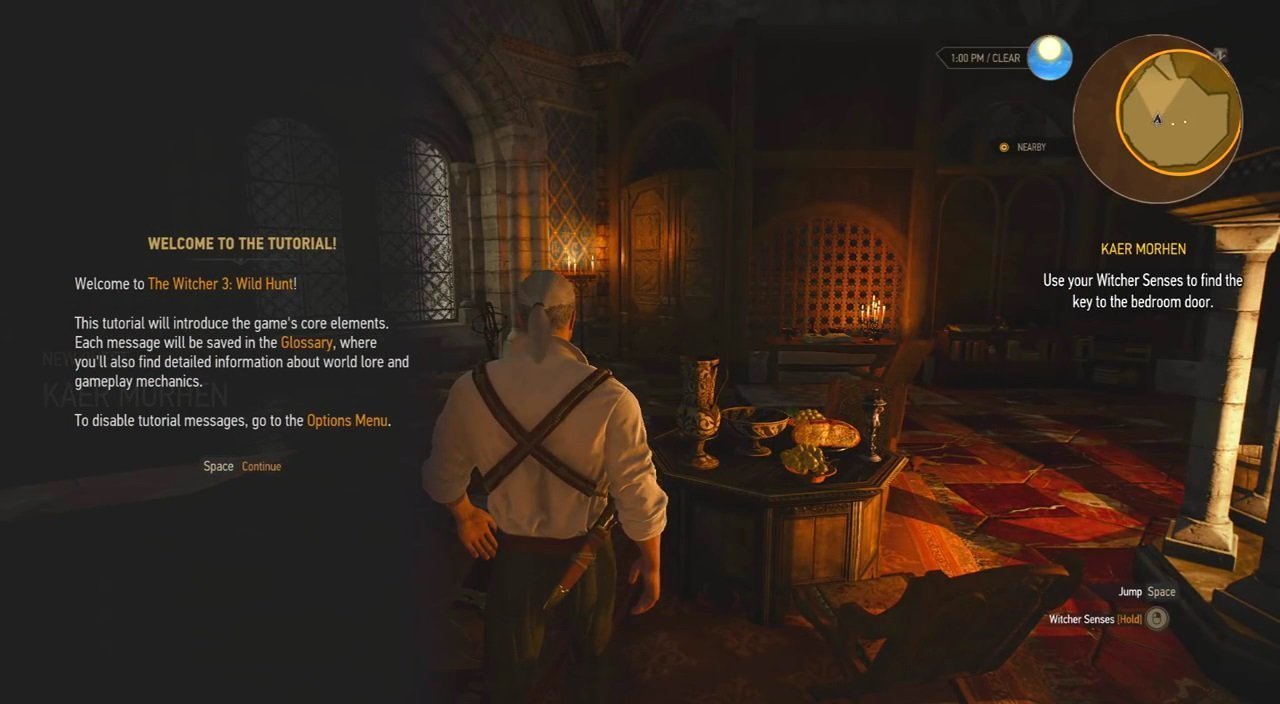1280x704 pixels.
Task: Click the sun weather icon
Action: pyautogui.click(x=1049, y=58)
